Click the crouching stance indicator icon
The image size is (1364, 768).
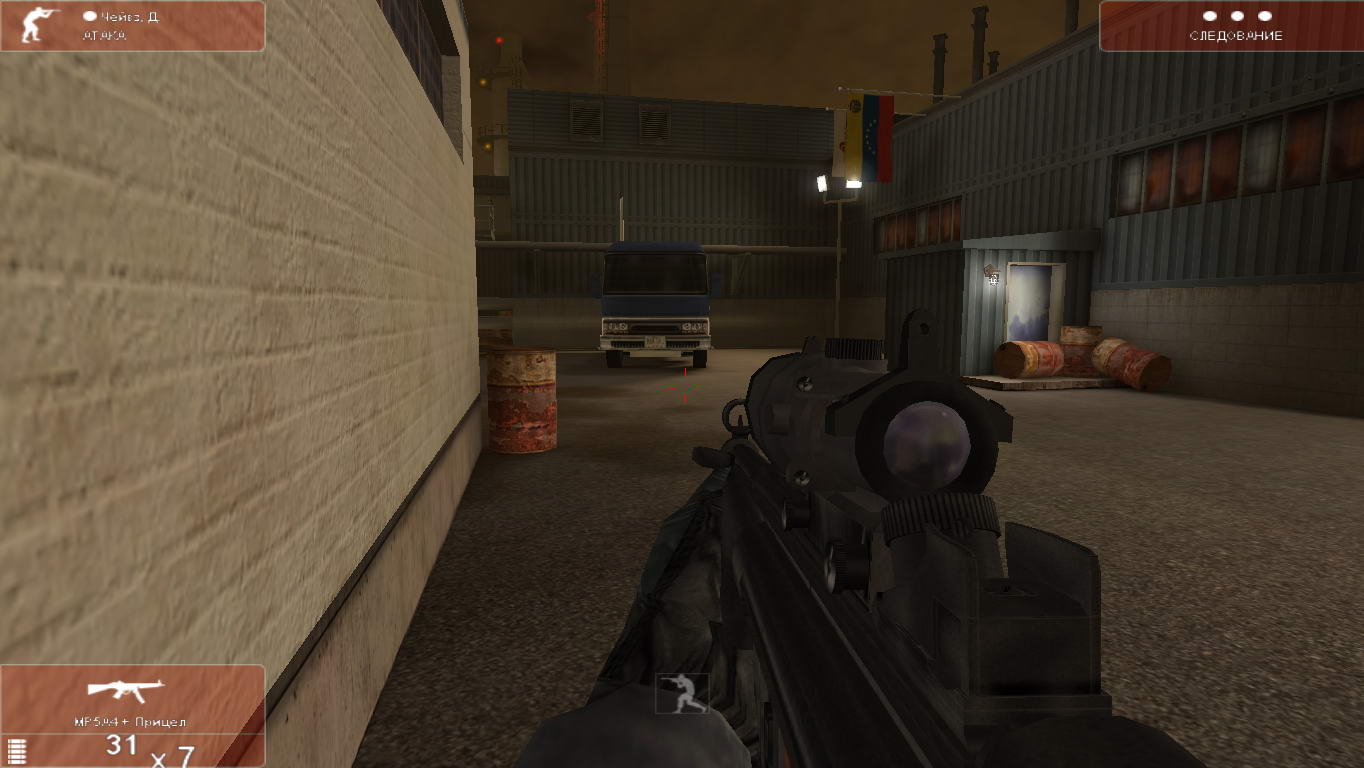pyautogui.click(x=682, y=694)
